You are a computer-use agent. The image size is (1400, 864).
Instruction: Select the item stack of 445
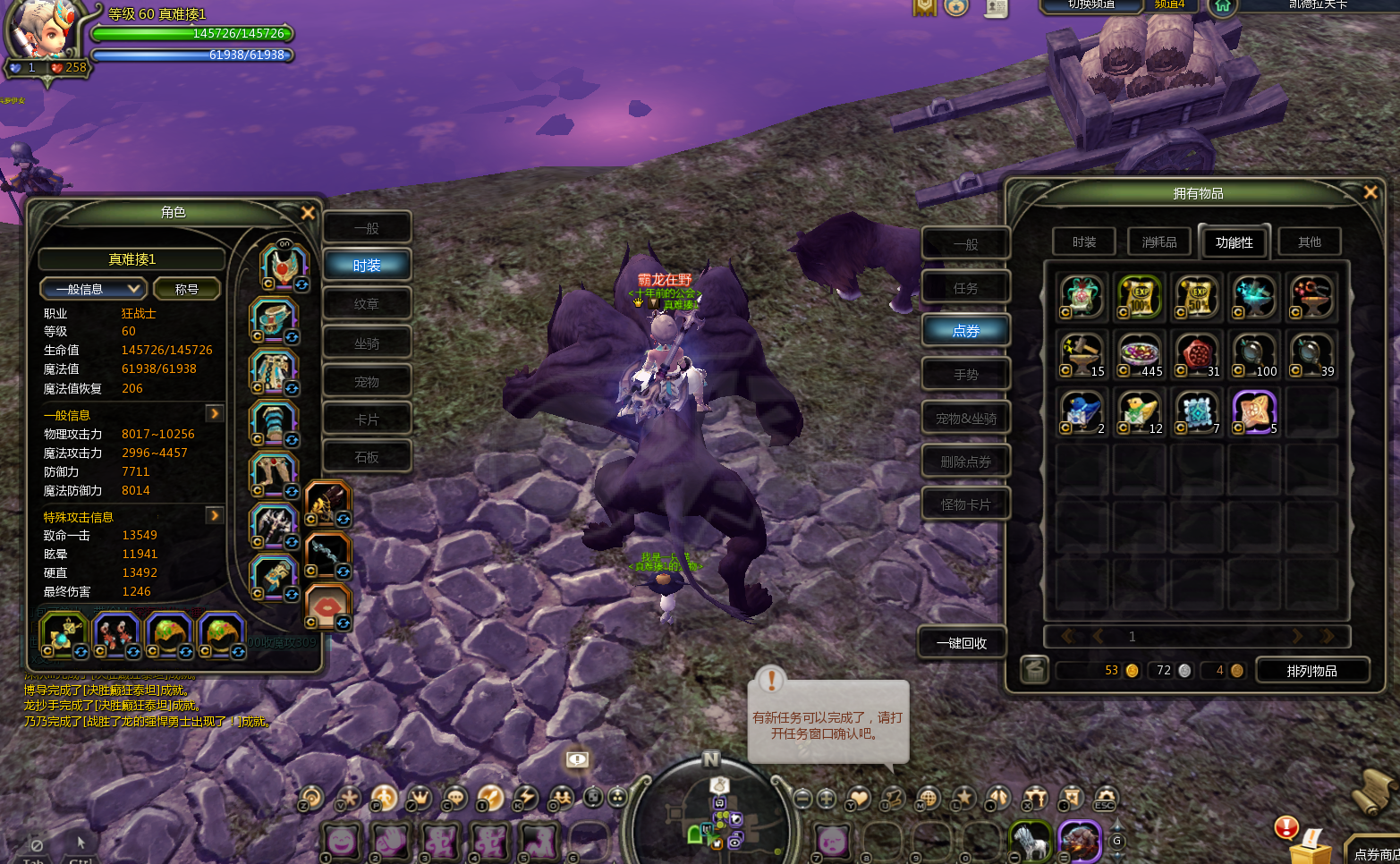coord(1140,355)
